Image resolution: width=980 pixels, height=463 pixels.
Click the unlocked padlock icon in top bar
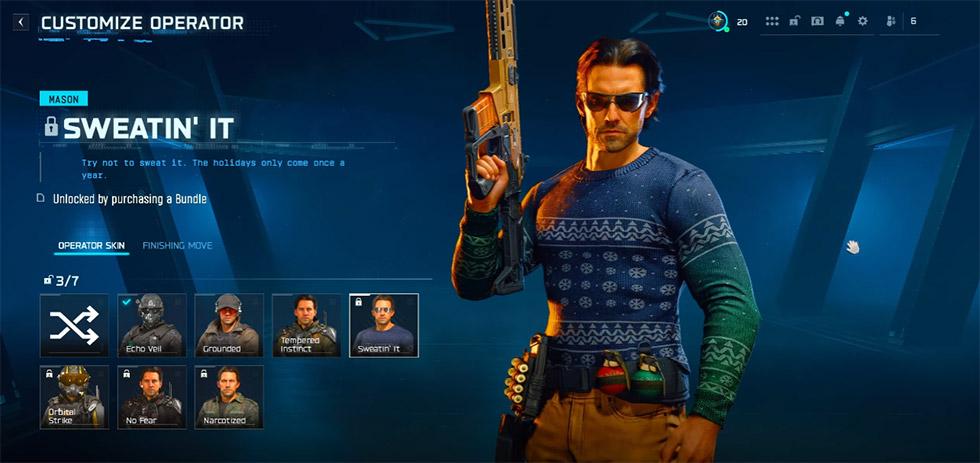click(x=795, y=21)
